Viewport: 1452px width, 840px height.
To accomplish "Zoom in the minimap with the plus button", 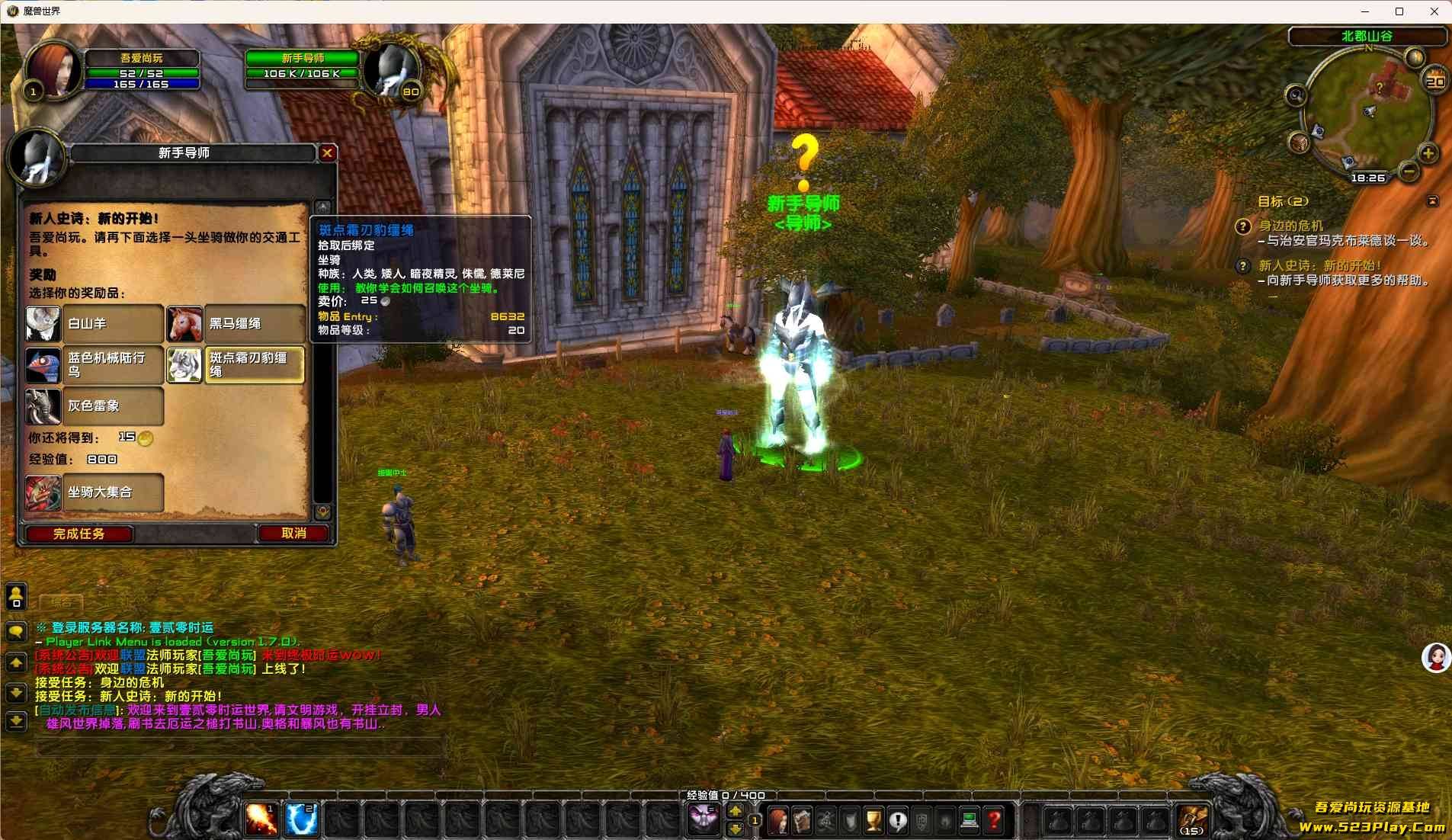I will click(x=1428, y=153).
